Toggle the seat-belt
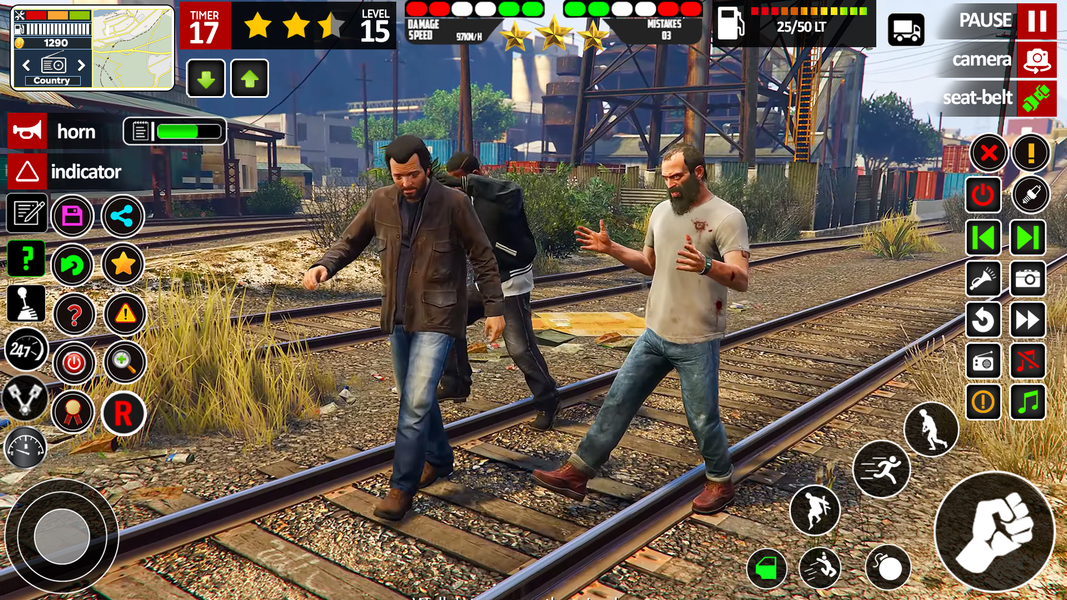 coord(1037,98)
